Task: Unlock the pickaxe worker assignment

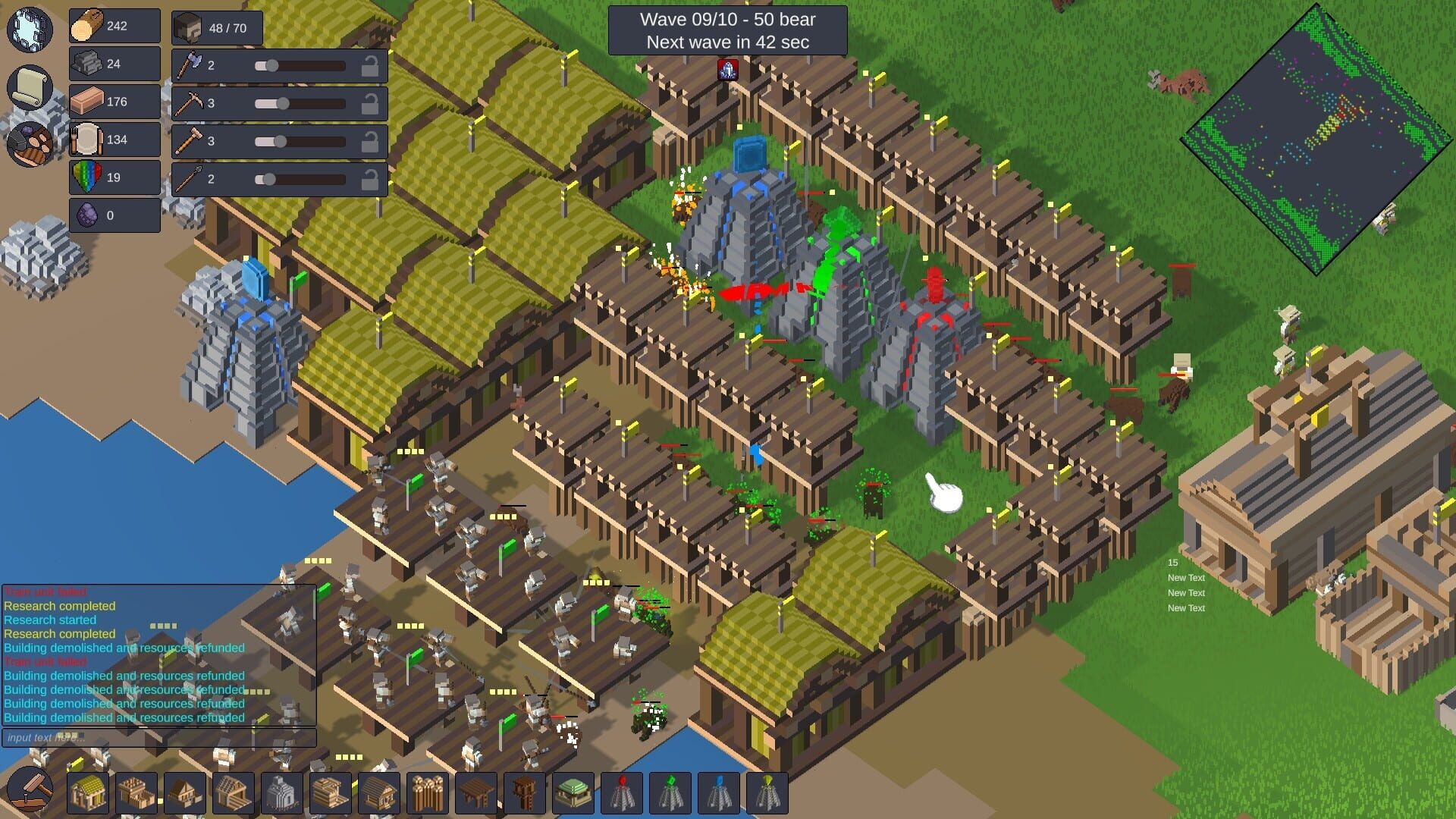Action: (x=370, y=104)
